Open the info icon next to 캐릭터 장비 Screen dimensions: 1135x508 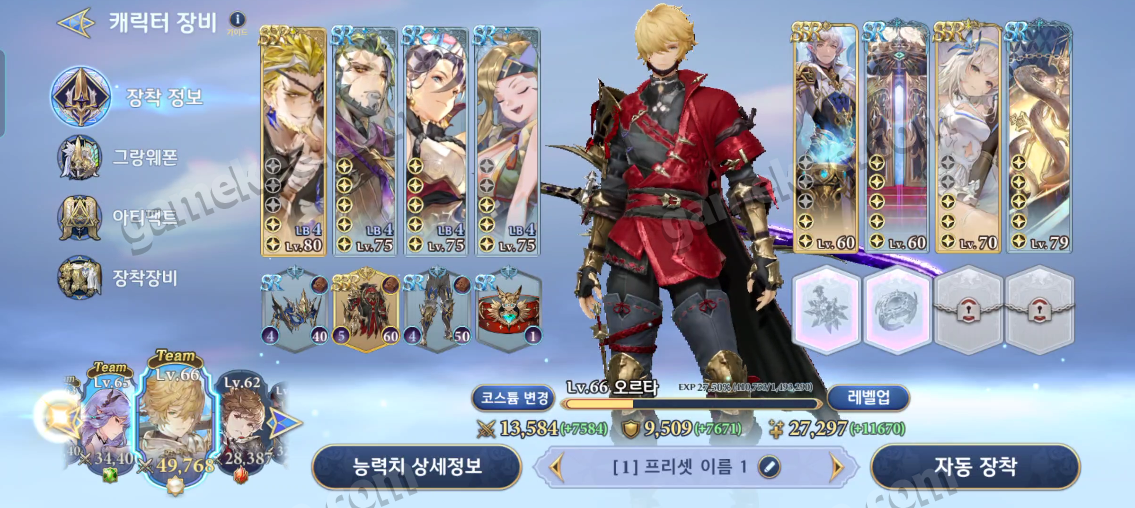click(237, 20)
